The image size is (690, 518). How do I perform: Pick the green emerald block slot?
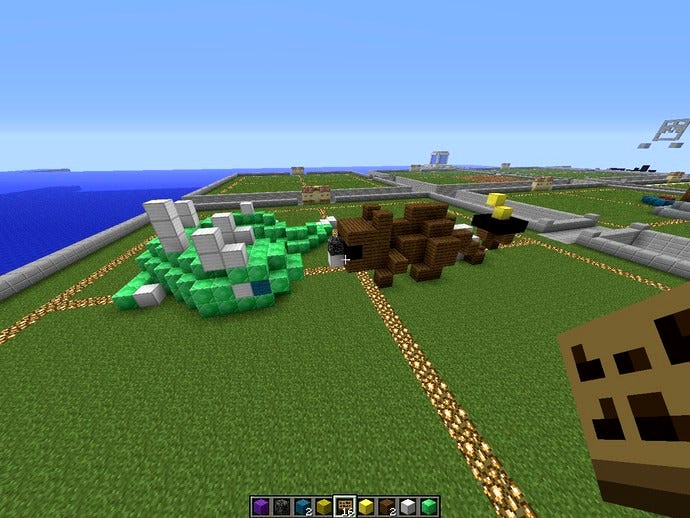click(x=429, y=505)
